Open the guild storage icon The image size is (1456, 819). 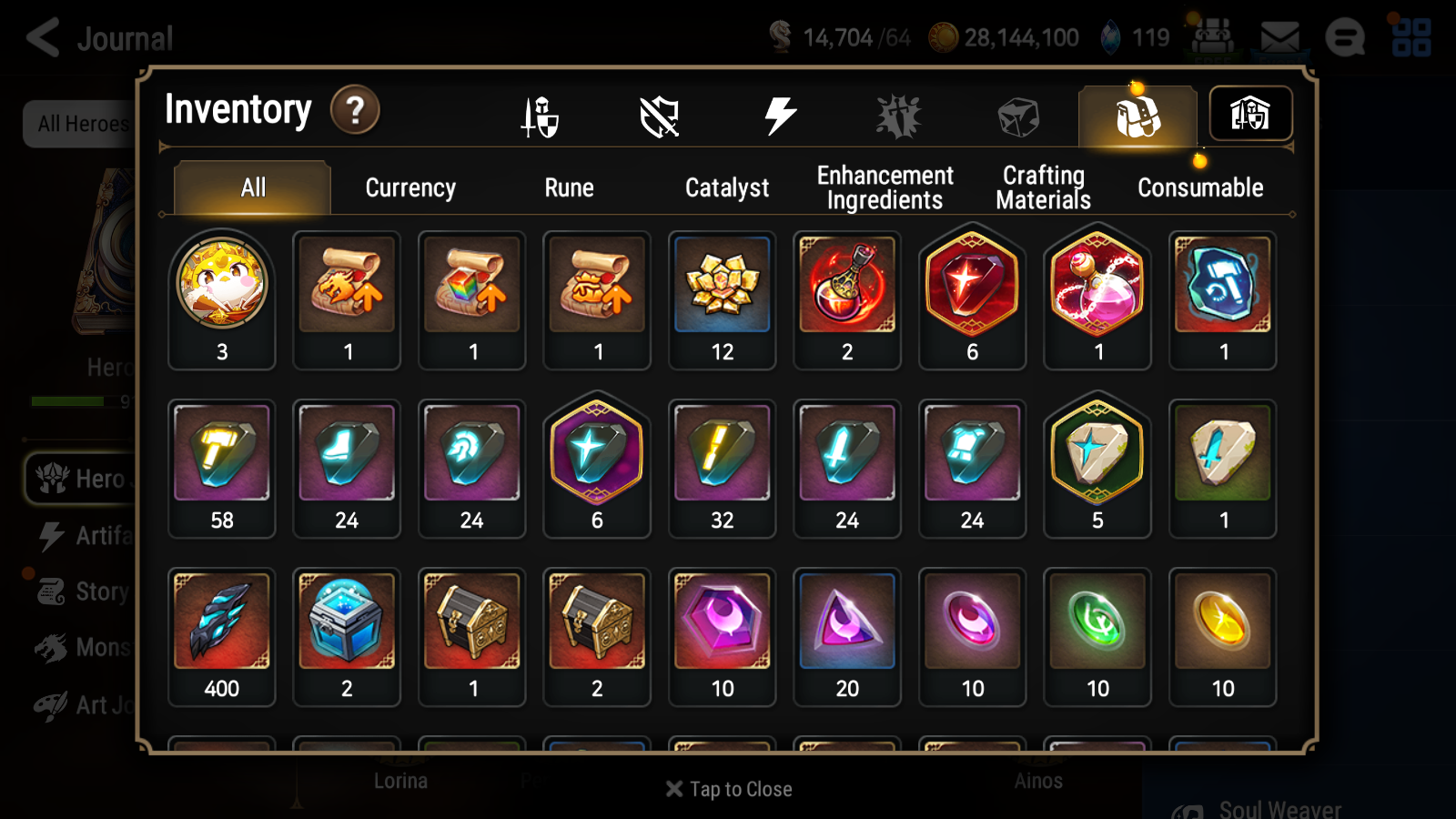click(1250, 114)
